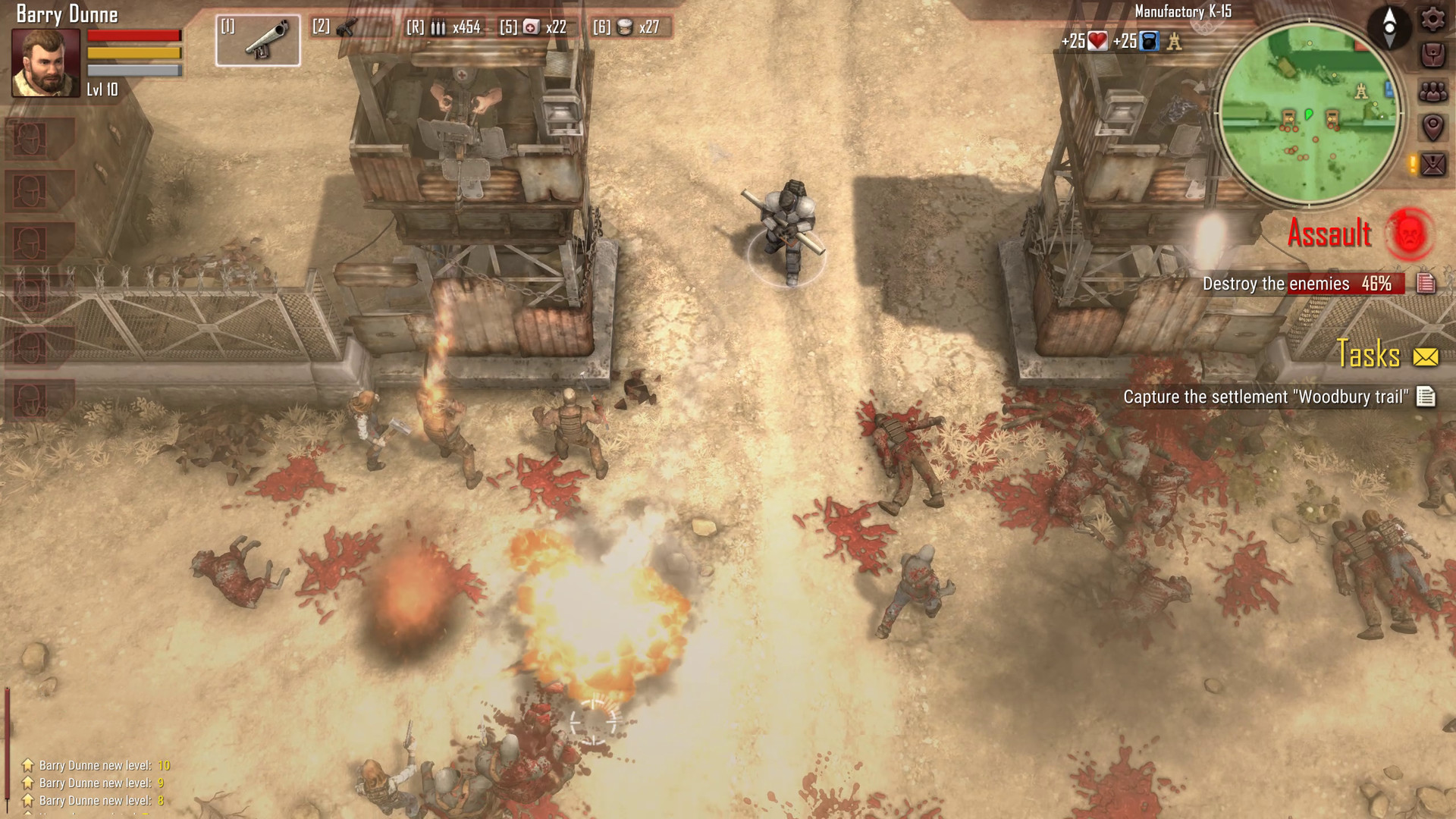Open the Settings gear menu
1456x819 pixels.
(1432, 21)
